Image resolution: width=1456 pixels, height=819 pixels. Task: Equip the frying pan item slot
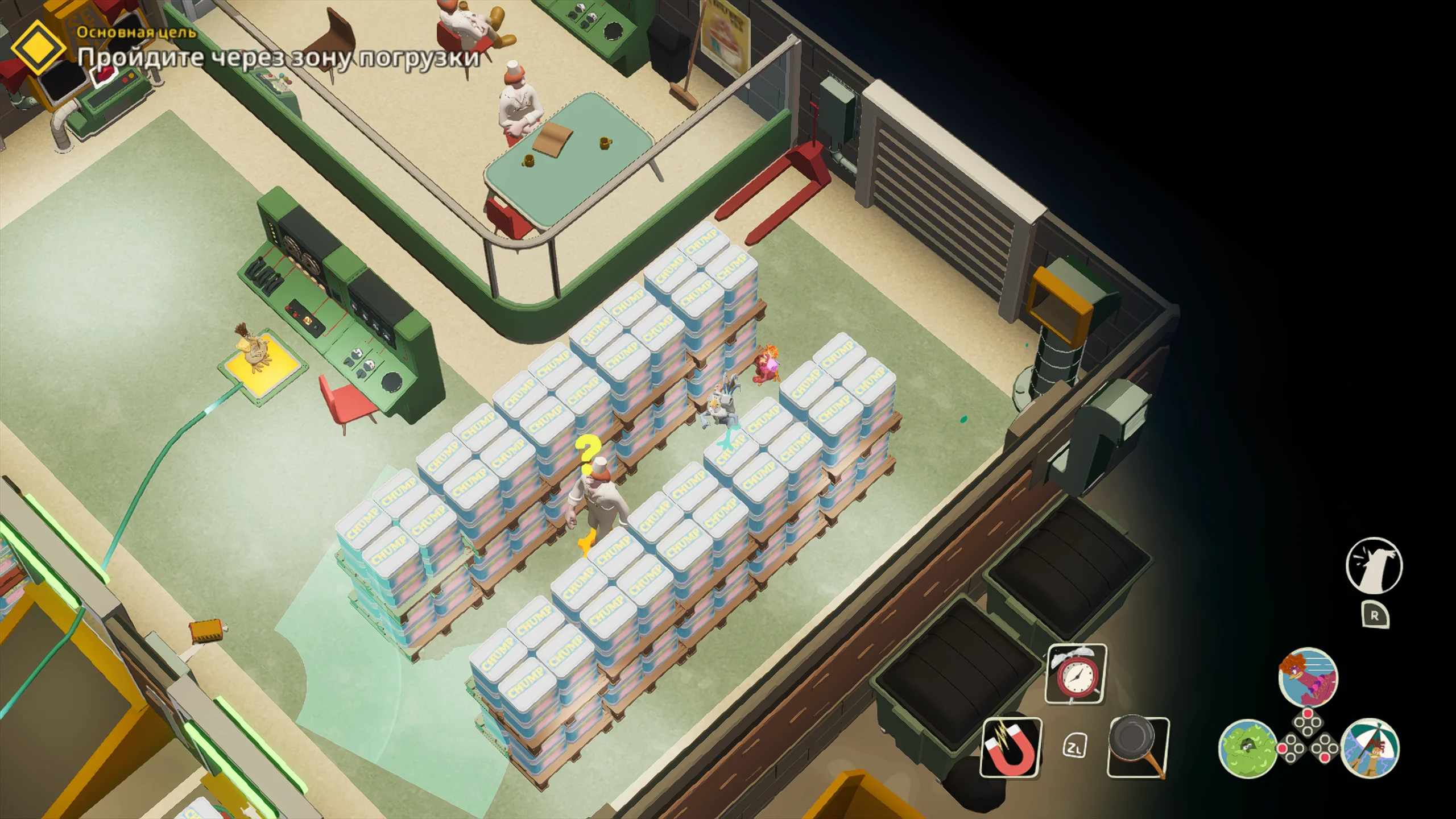tap(1138, 747)
